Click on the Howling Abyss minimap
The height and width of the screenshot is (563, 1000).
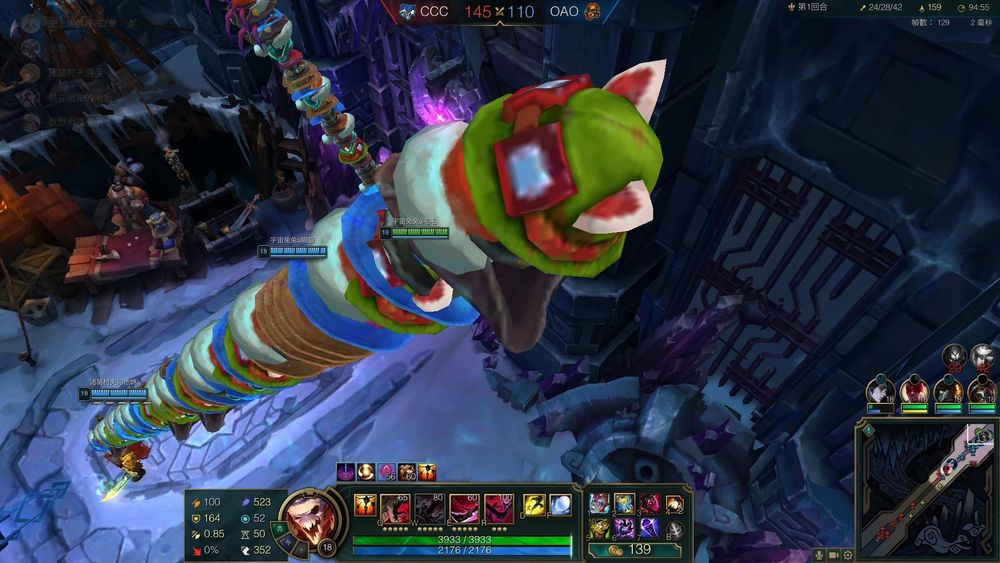click(x=926, y=488)
